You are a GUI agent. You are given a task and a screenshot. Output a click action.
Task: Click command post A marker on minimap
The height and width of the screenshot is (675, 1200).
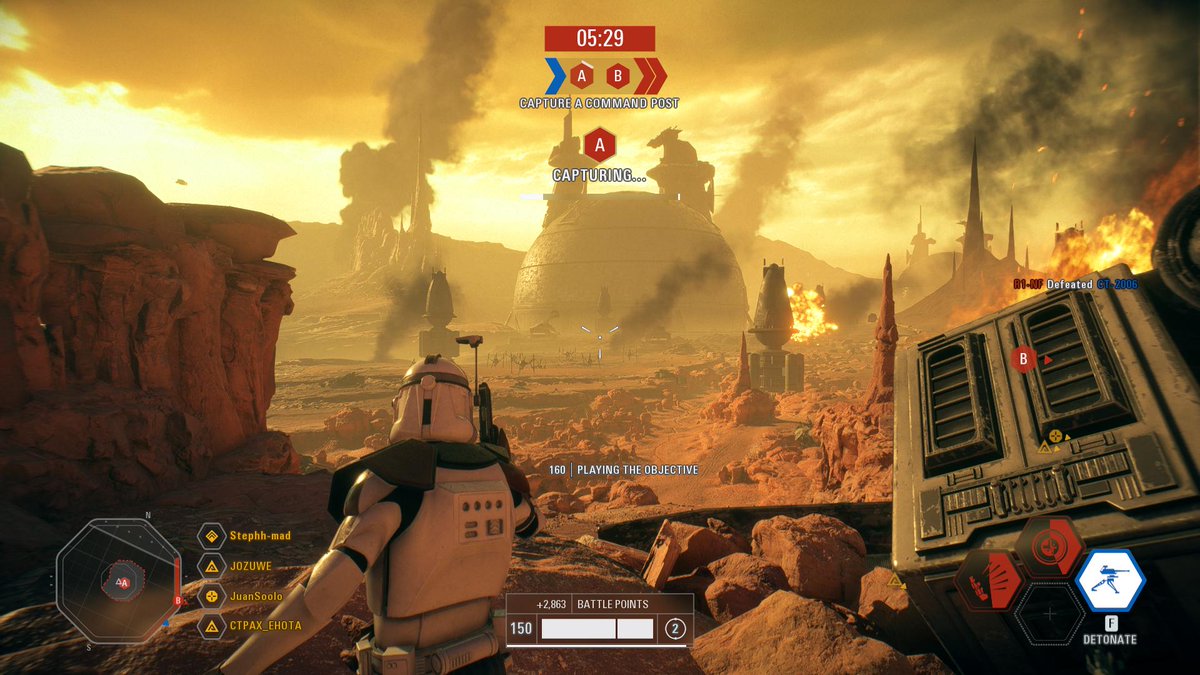(x=122, y=582)
